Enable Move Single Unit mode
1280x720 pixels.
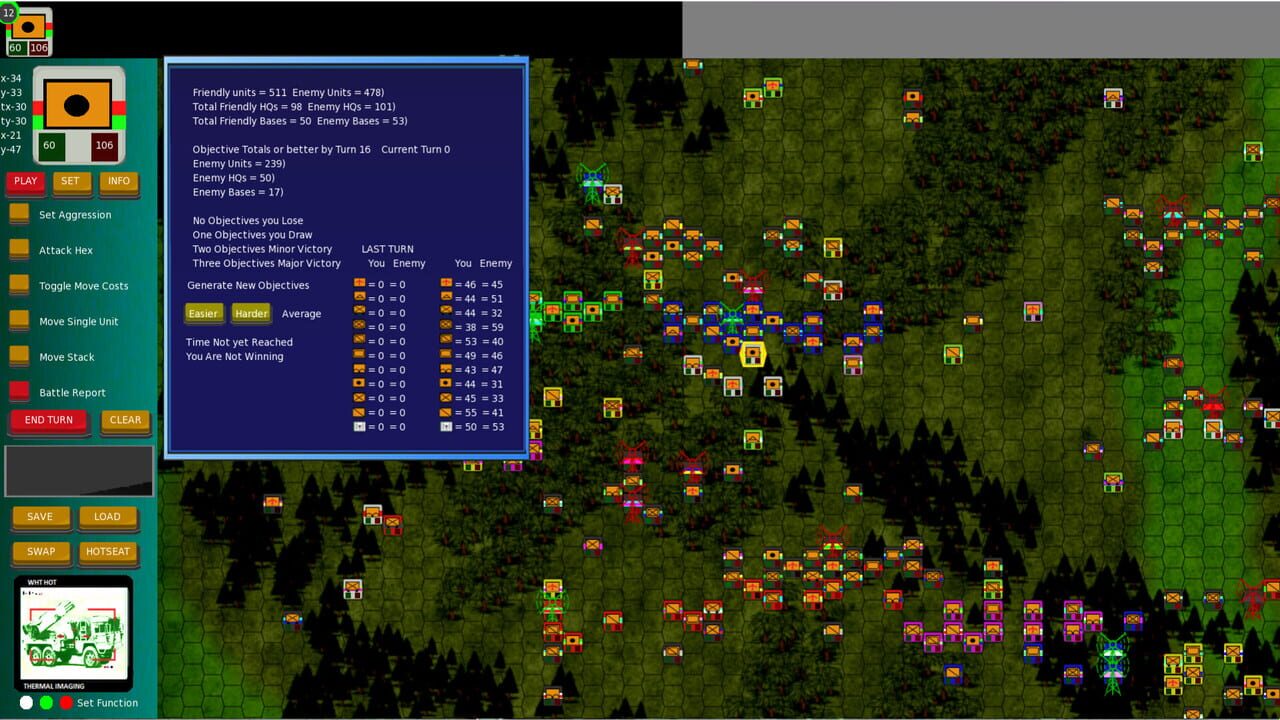click(x=20, y=321)
